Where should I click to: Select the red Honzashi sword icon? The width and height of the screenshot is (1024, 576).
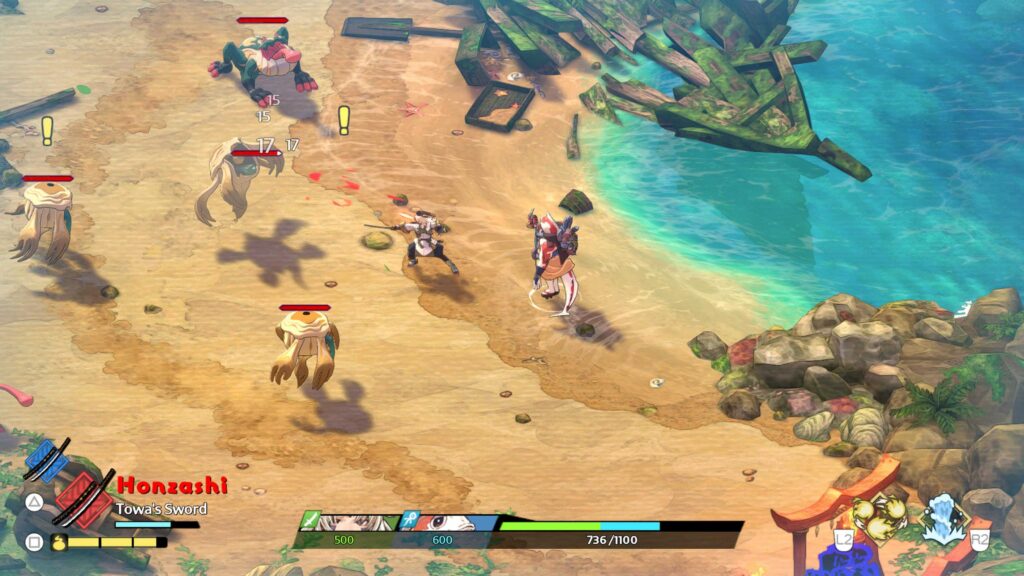pos(84,499)
